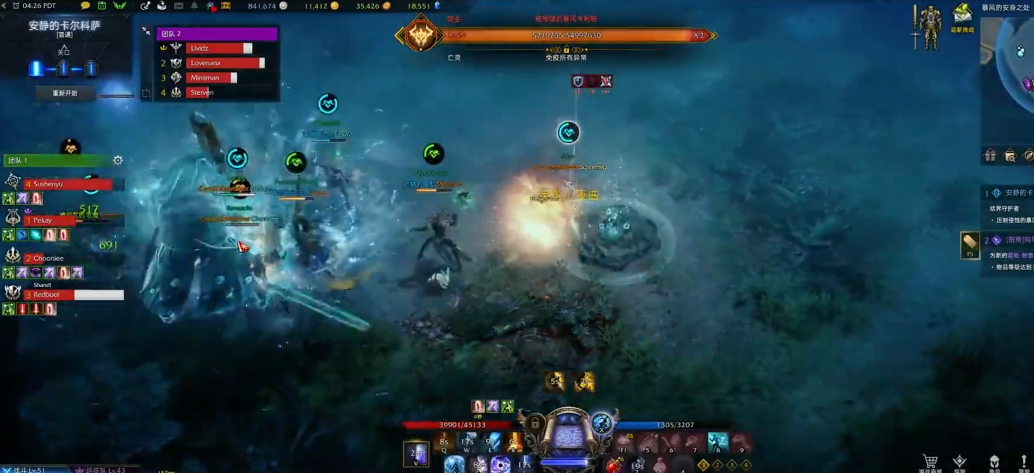Open the equipment durability armor icon

pos(930,27)
